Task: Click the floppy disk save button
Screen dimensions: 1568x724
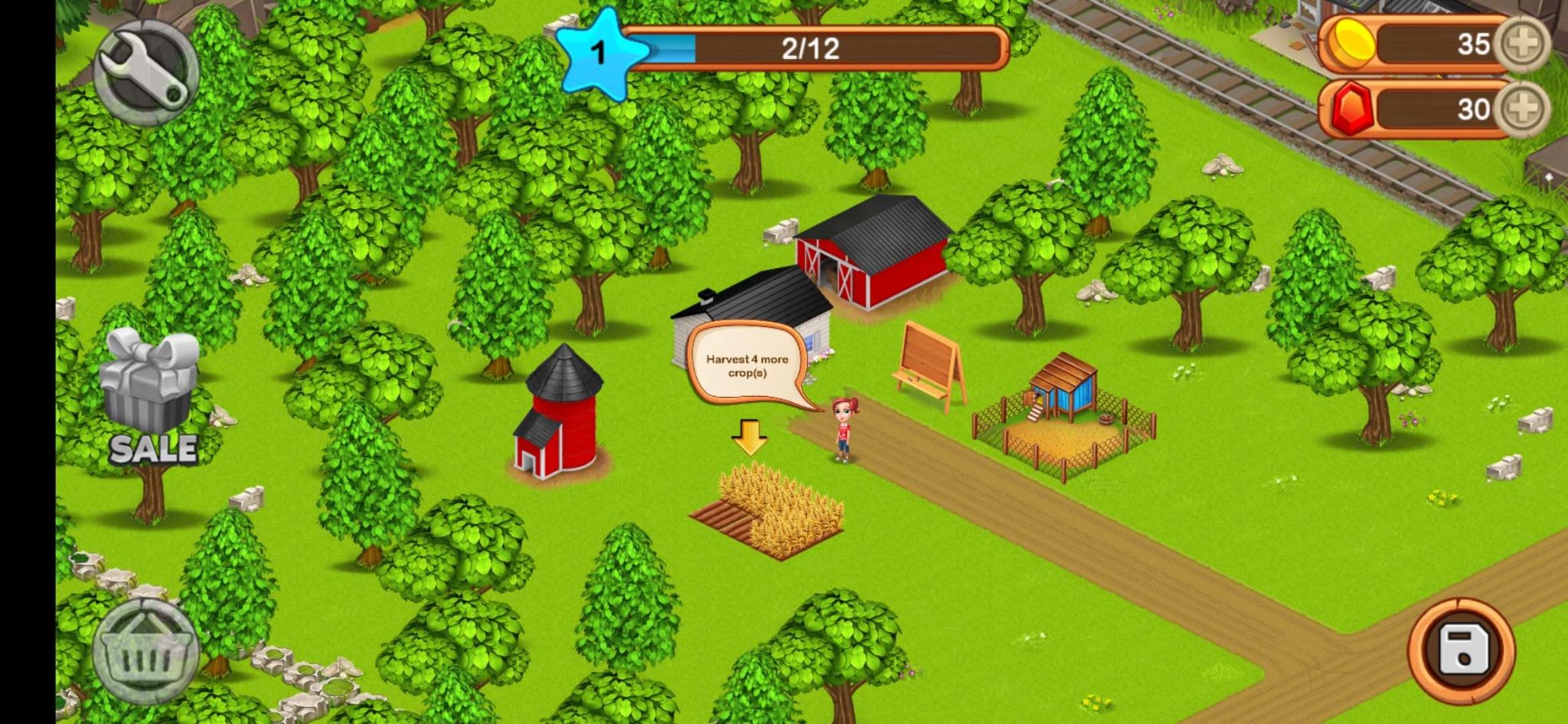Action: 1461,650
